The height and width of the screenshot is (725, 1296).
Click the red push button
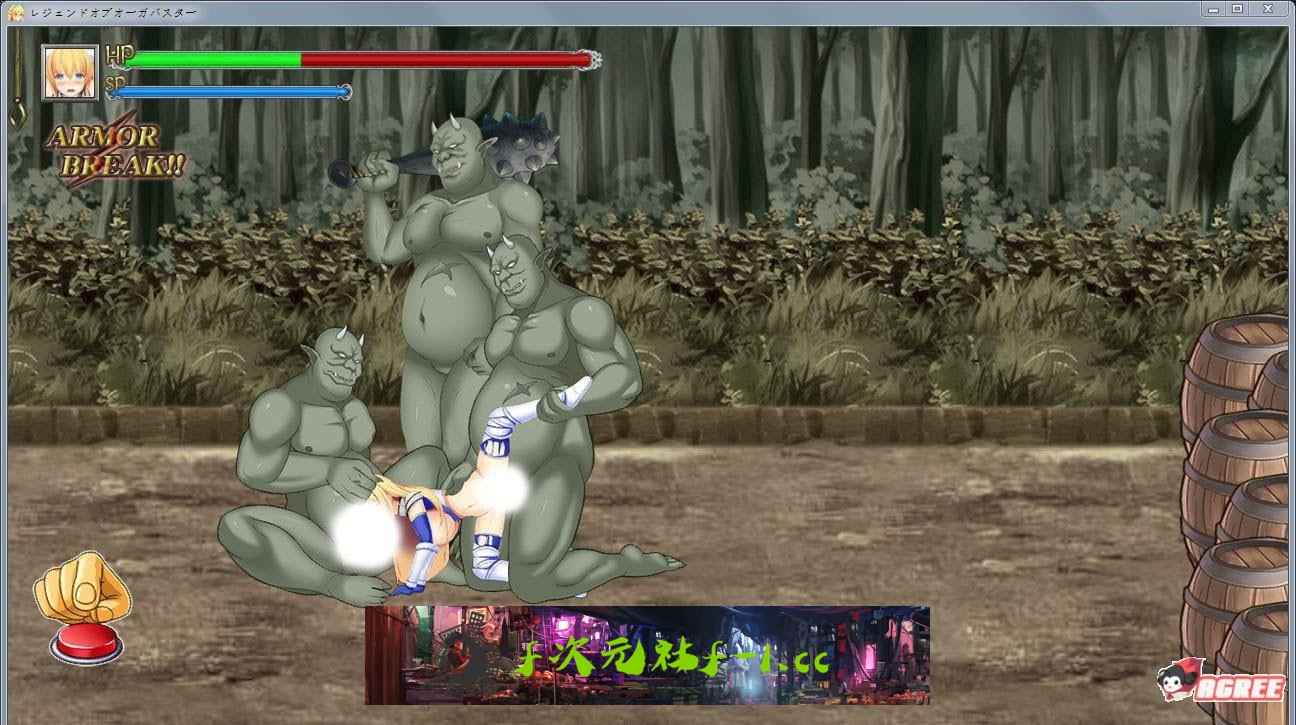coord(86,643)
